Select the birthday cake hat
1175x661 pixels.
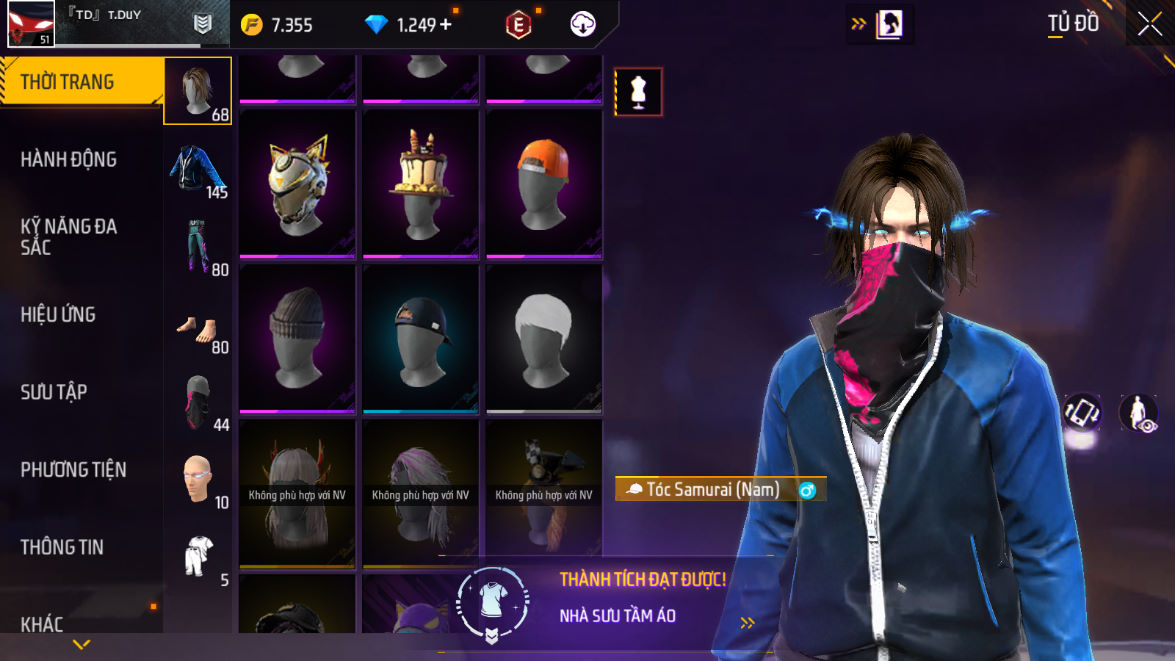tap(421, 182)
